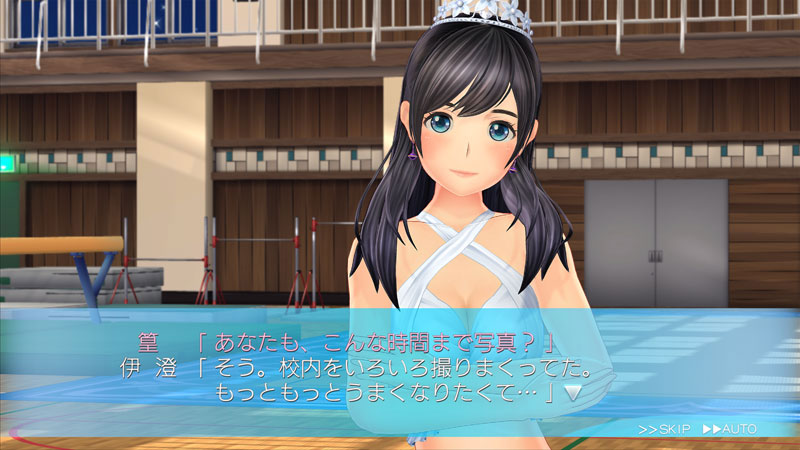Enable AUTO dialogue advance

pos(730,429)
